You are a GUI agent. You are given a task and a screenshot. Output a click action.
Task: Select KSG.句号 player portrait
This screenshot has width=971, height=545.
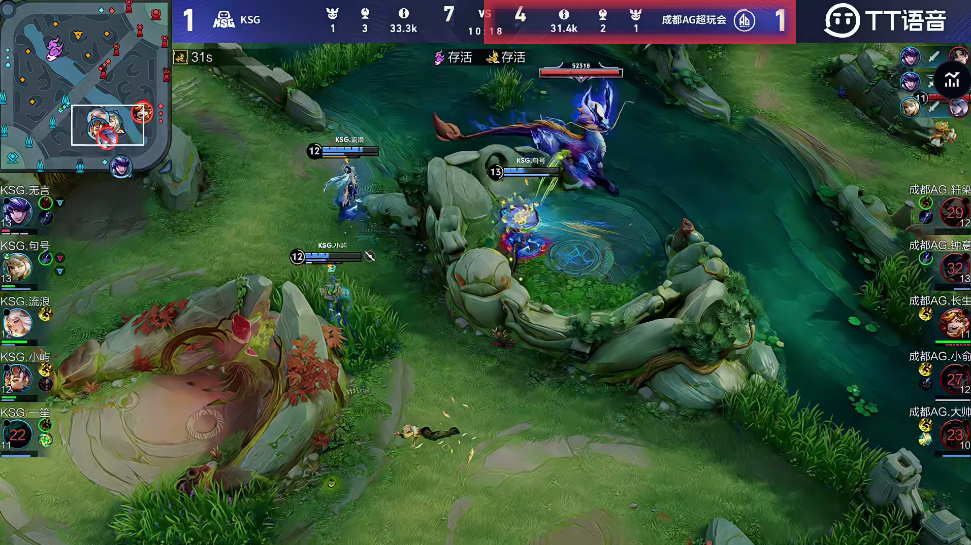pos(17,267)
